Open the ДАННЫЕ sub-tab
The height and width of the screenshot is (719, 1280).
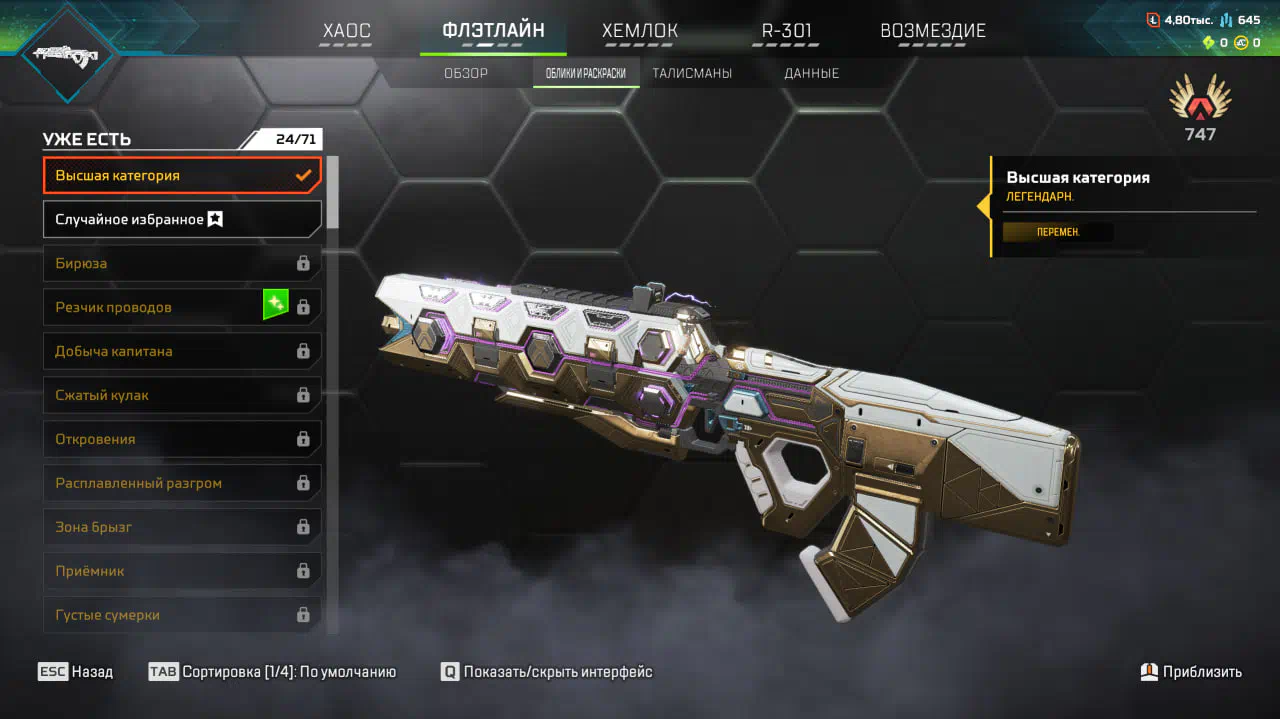pos(811,73)
